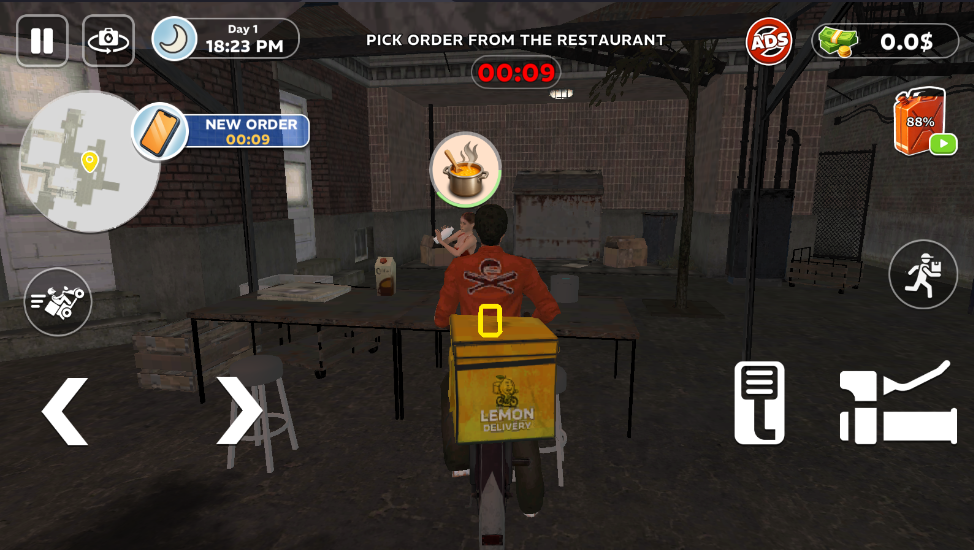This screenshot has height=550, width=974.
Task: Select the soup pot order marker
Action: (465, 168)
